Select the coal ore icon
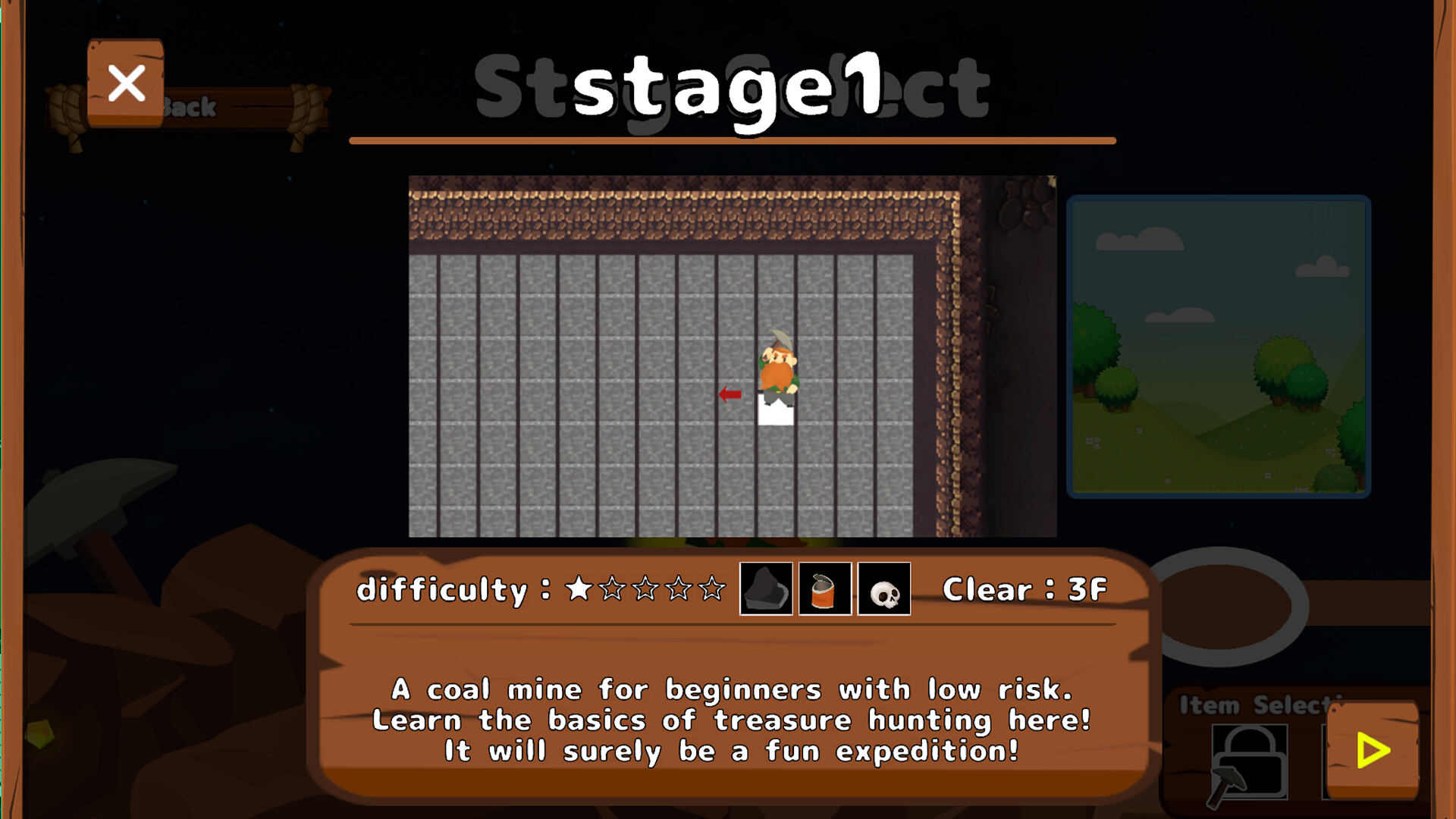The width and height of the screenshot is (1456, 819). (x=766, y=589)
